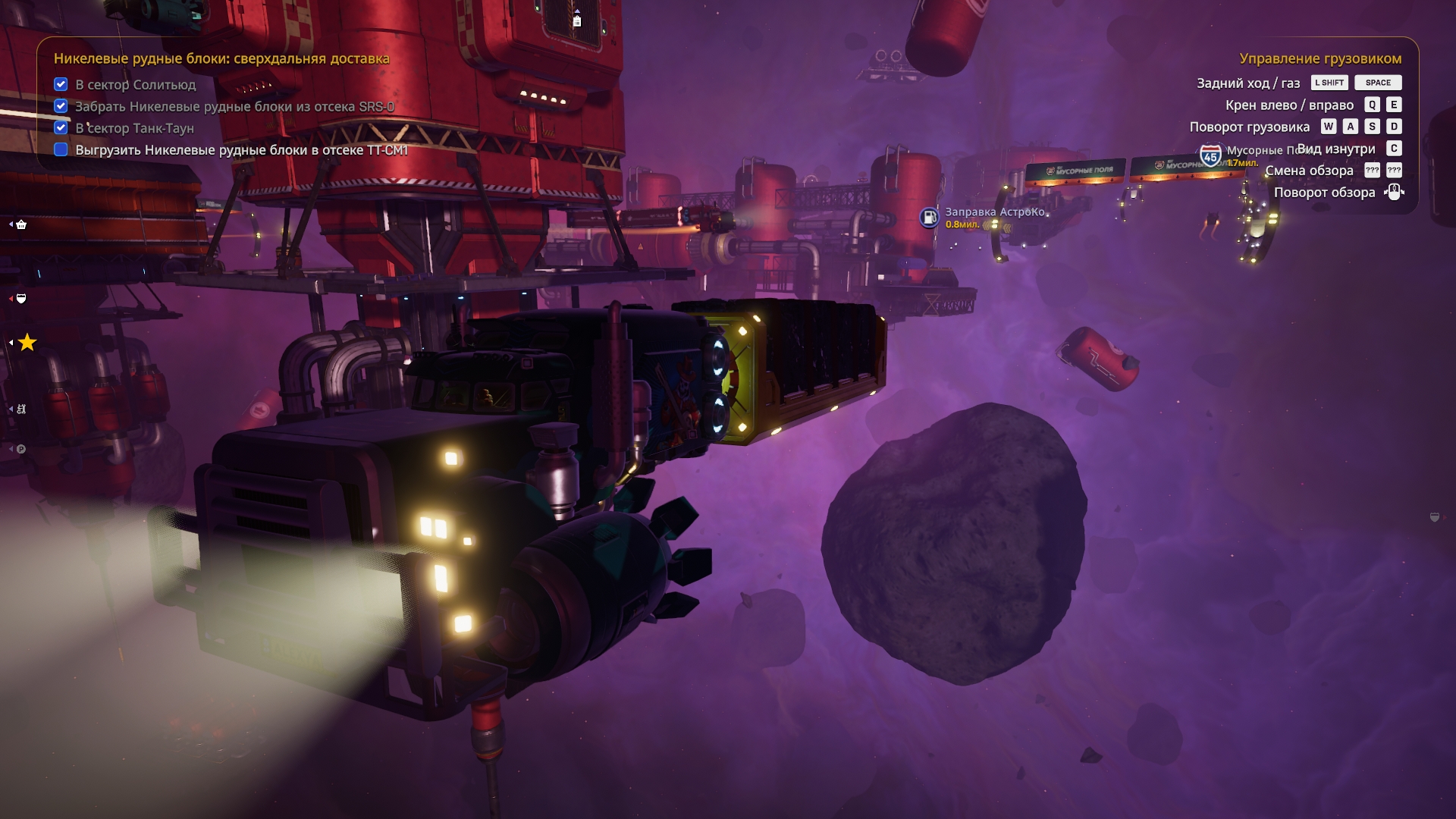
Task: Select the 'Забрать Никелевые рудные блоки' objective checkbox
Action: [x=61, y=106]
